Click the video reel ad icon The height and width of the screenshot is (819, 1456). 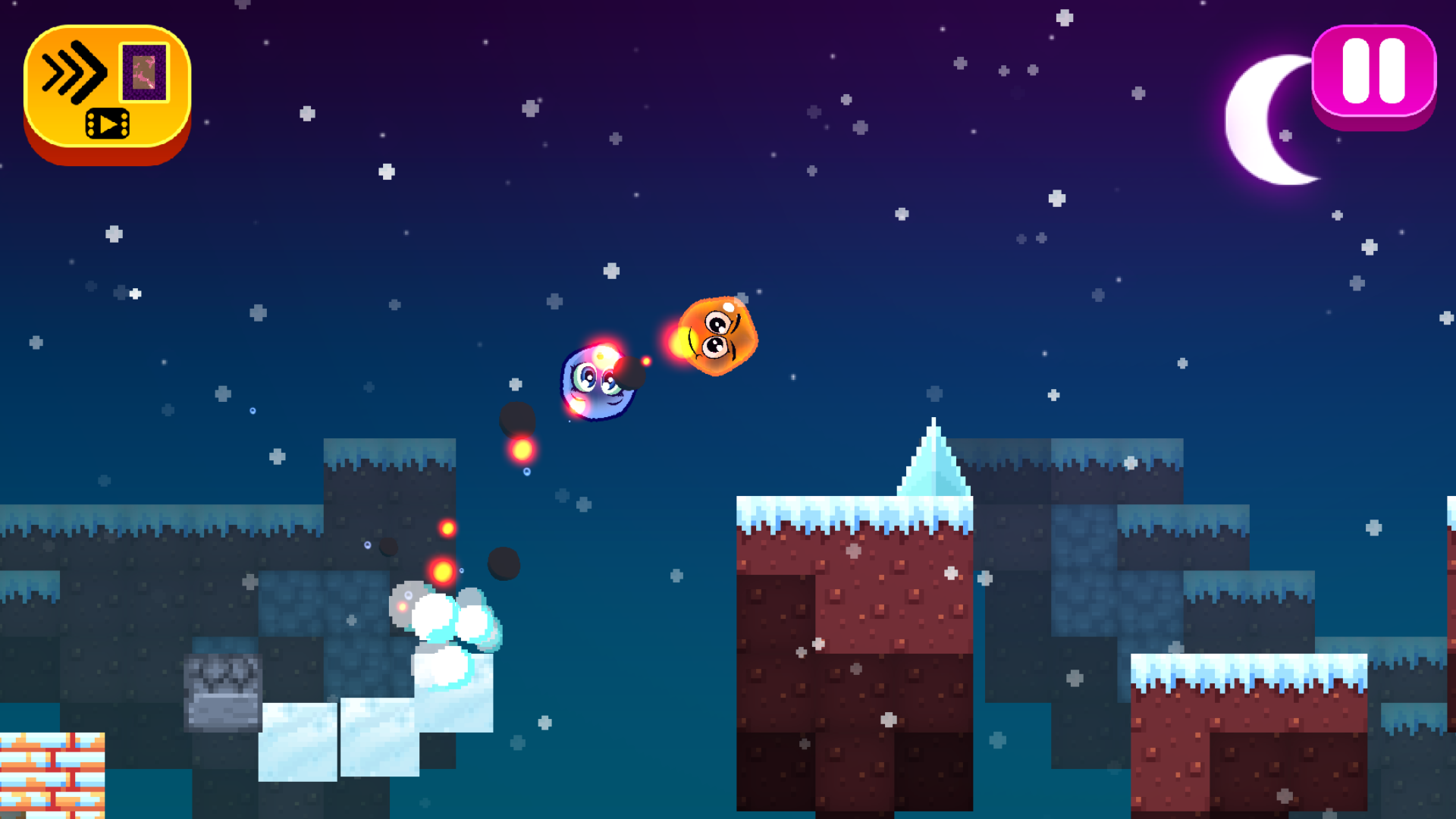106,124
